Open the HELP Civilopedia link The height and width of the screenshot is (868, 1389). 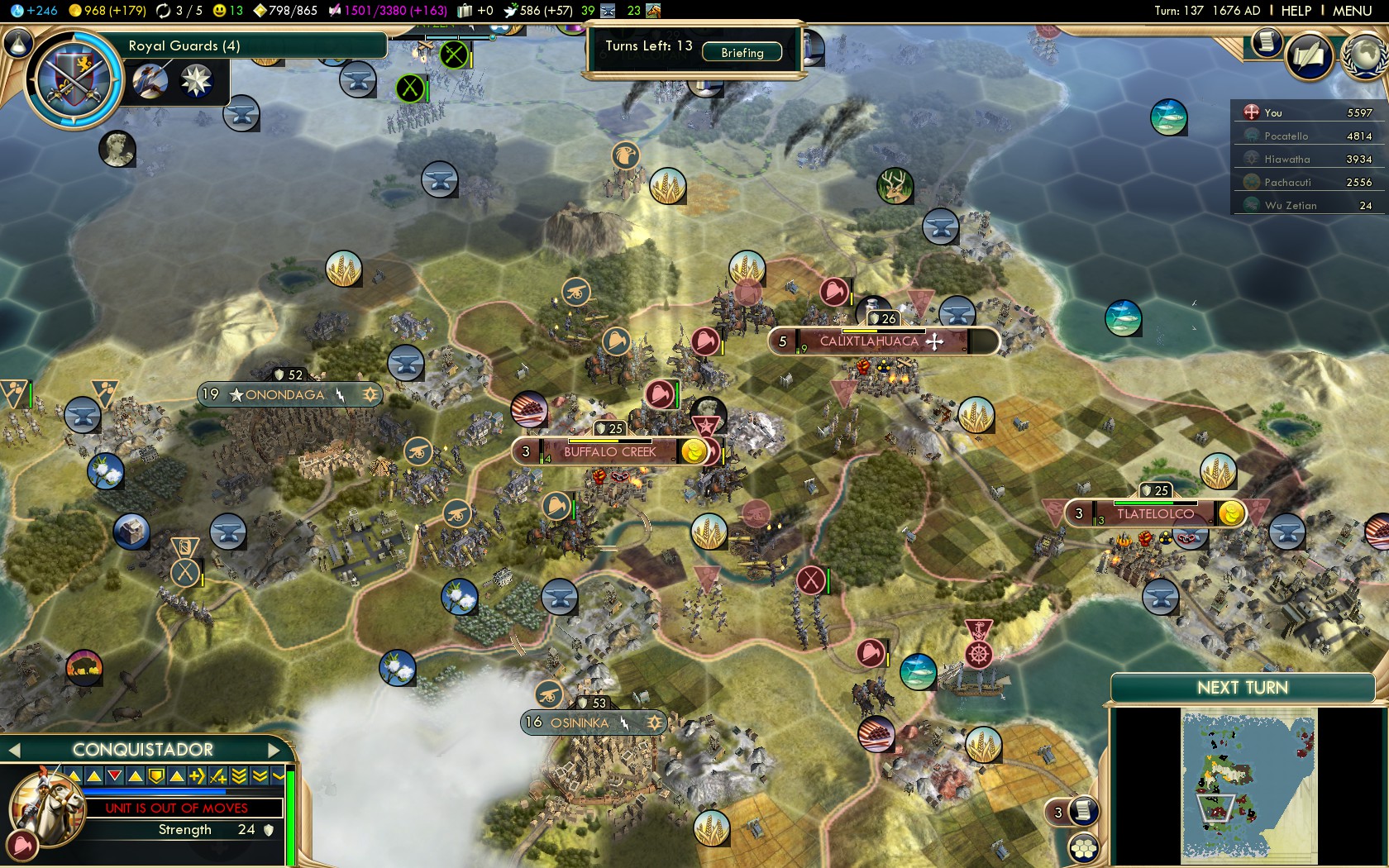pos(1296,11)
